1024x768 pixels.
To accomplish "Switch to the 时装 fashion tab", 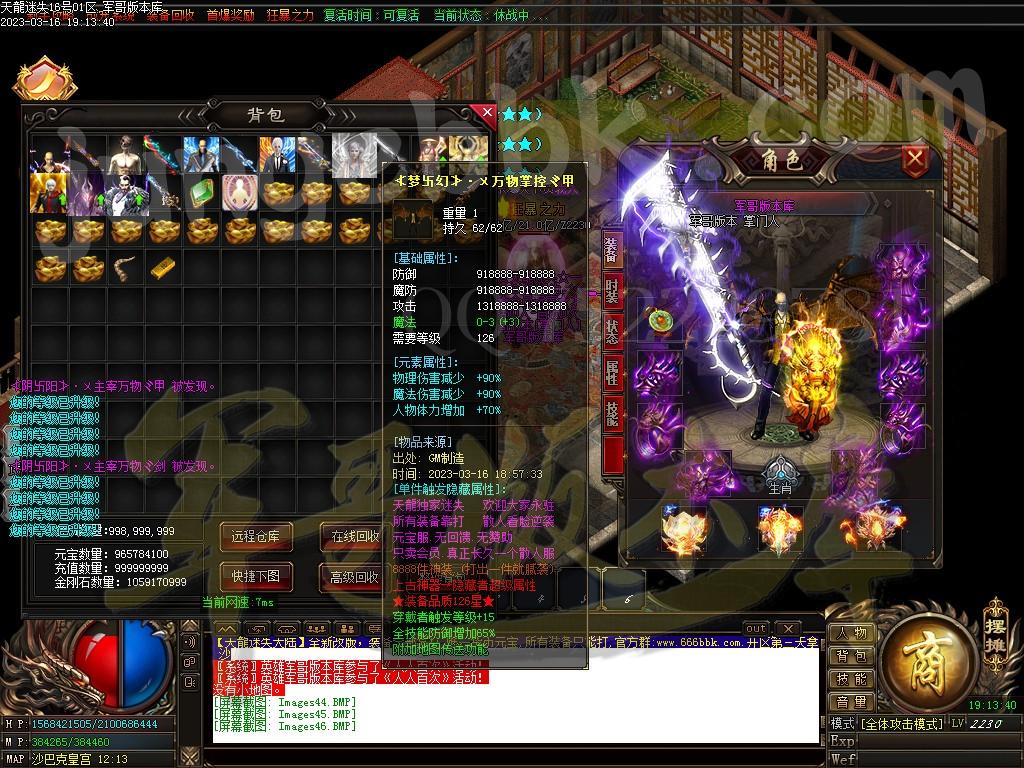I will [x=612, y=292].
